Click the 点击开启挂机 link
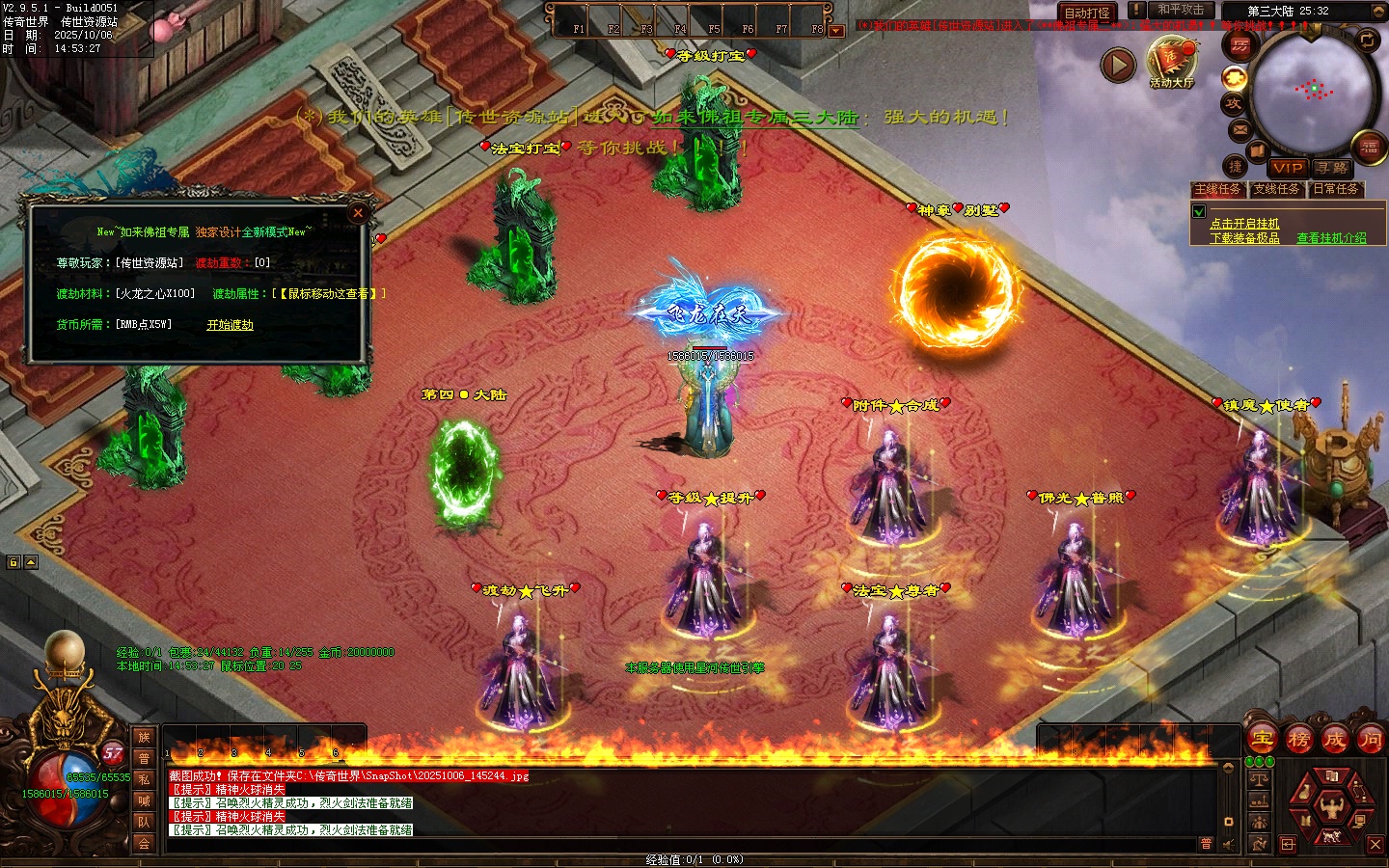This screenshot has width=1389, height=868. [x=1244, y=224]
